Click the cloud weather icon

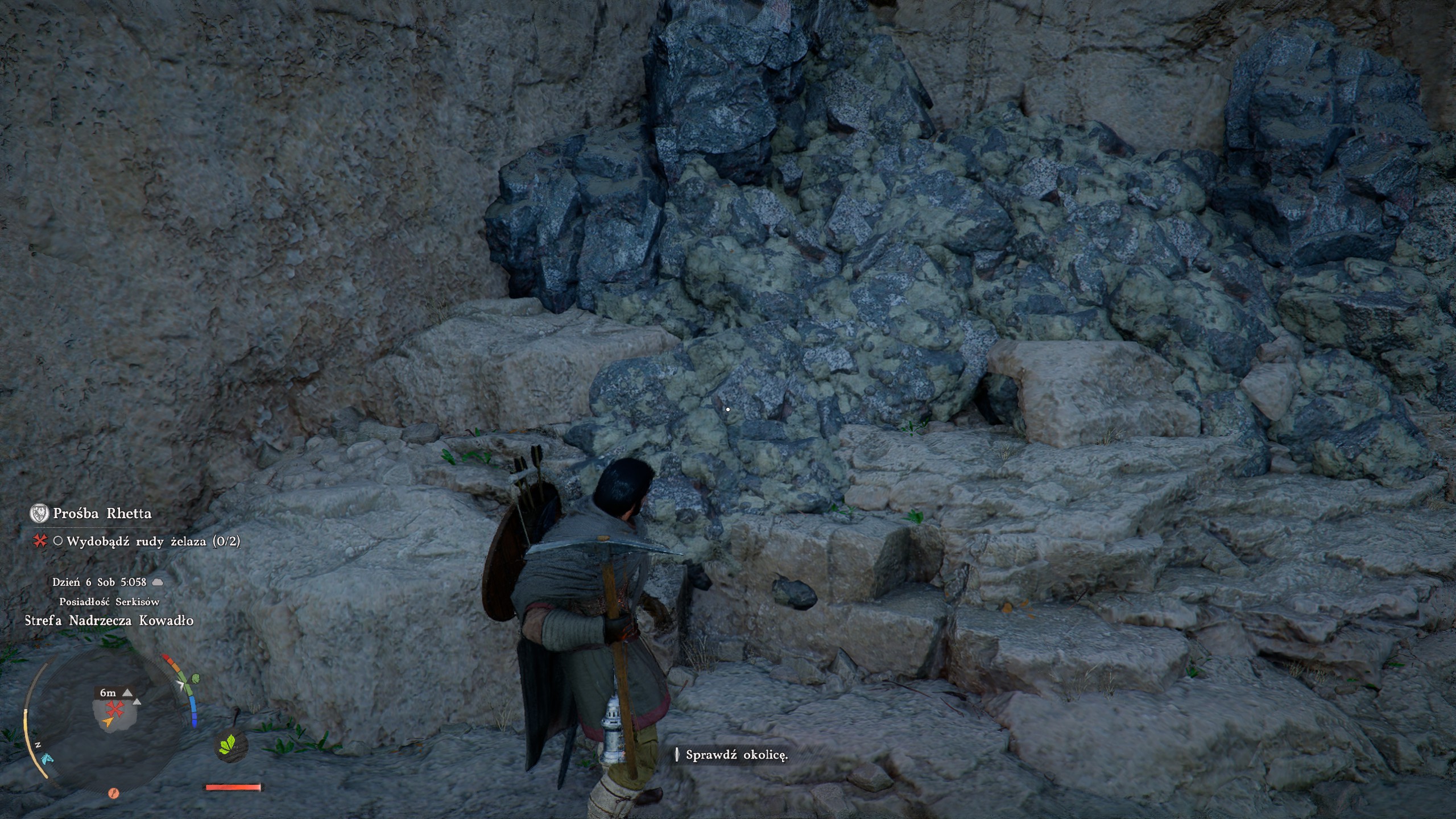tap(158, 582)
